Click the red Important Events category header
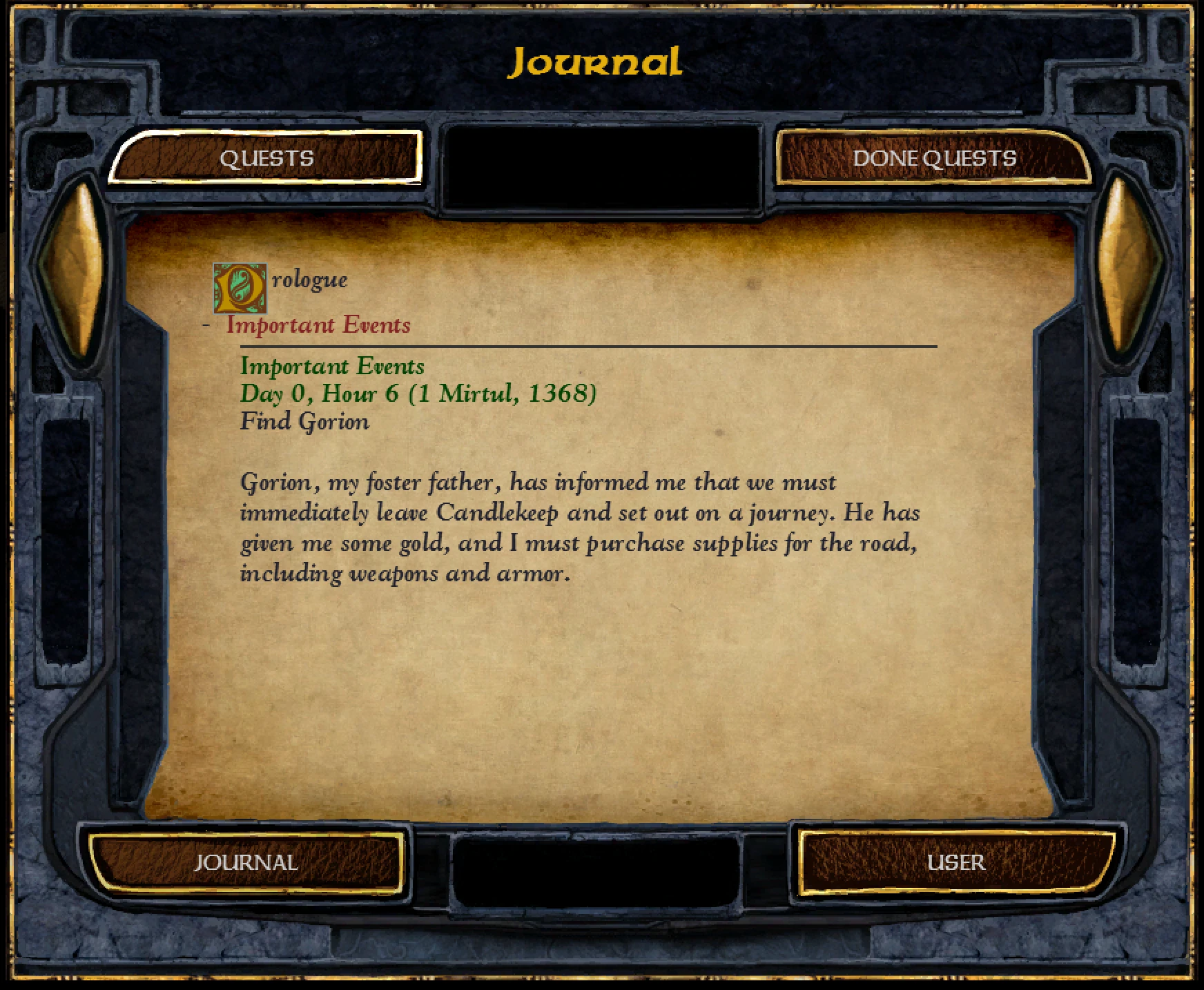Screen dimensions: 1204x990 (x=318, y=324)
